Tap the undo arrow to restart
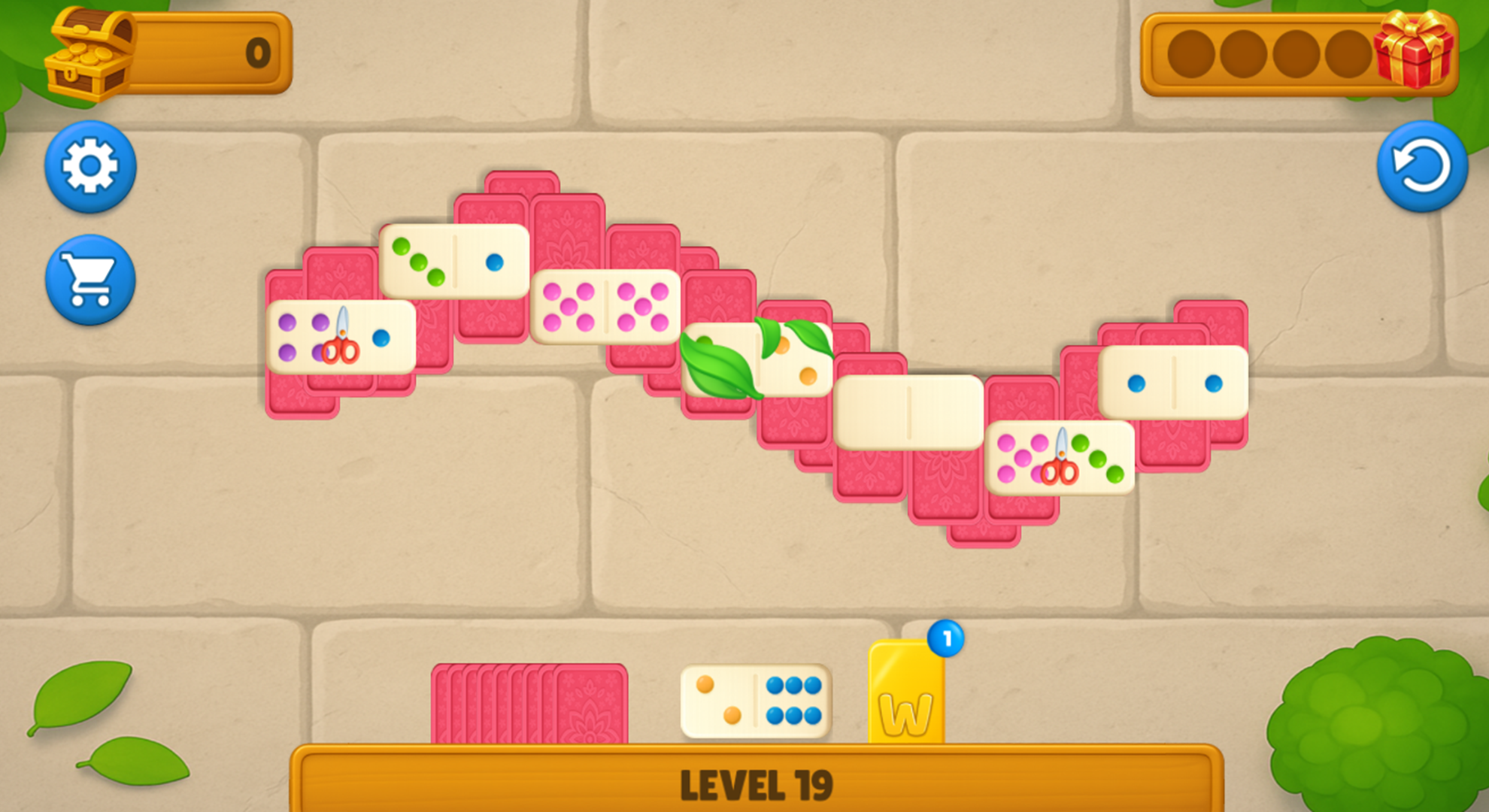This screenshot has height=812, width=1489. 1424,167
